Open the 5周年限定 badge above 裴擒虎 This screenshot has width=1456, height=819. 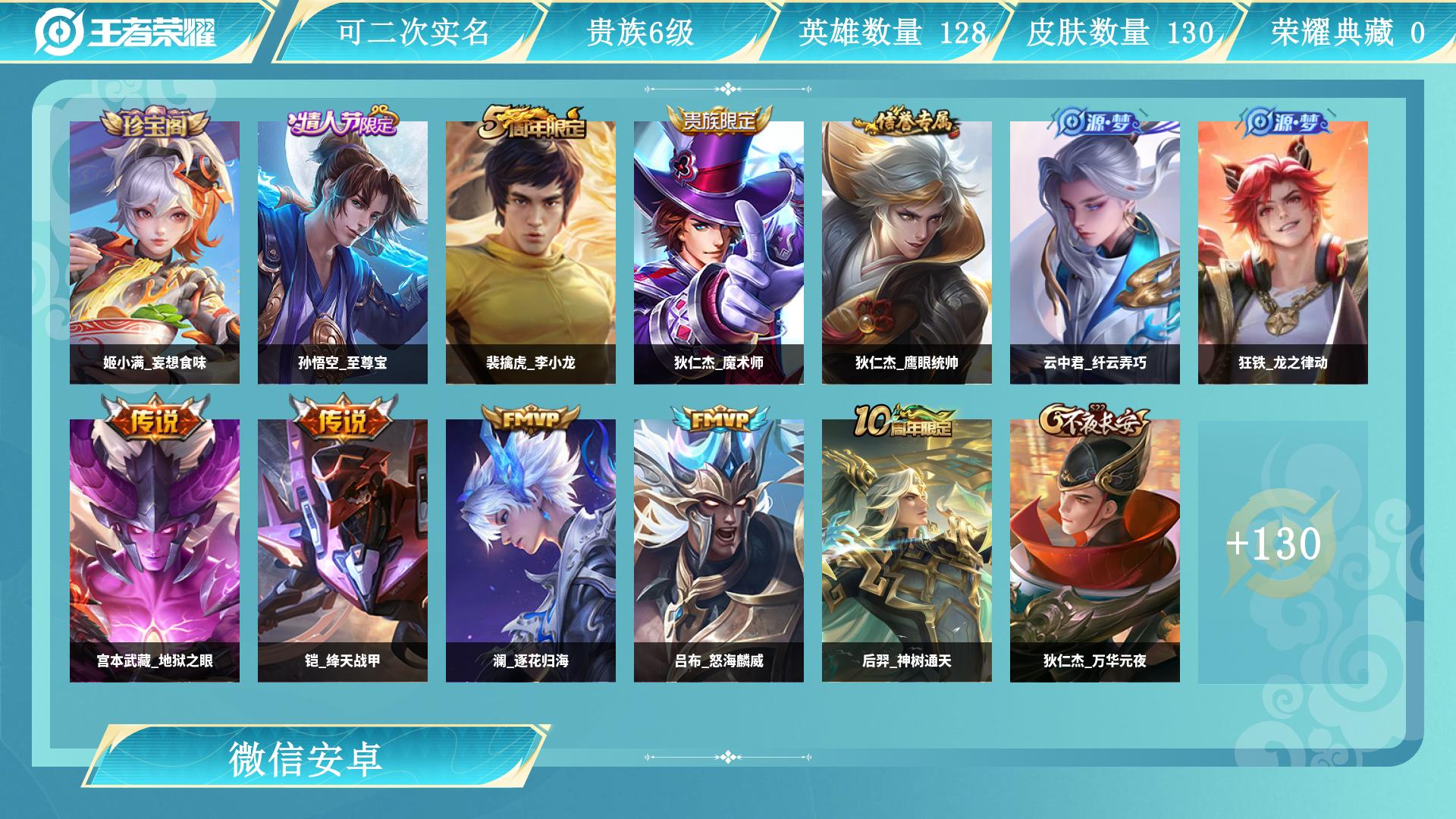click(x=531, y=124)
